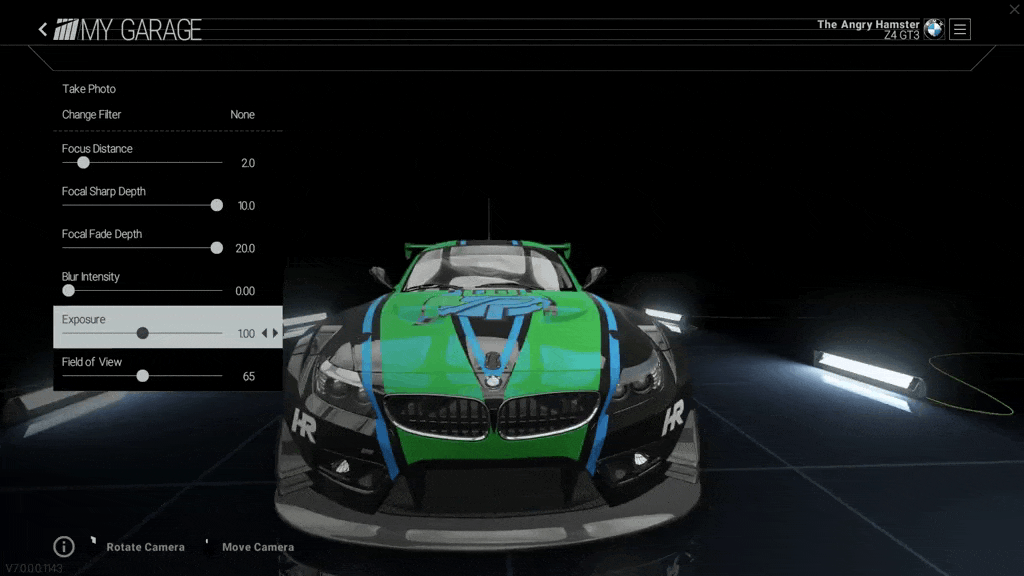Close the window with the top-right X
This screenshot has width=1024, height=576.
click(1014, 9)
